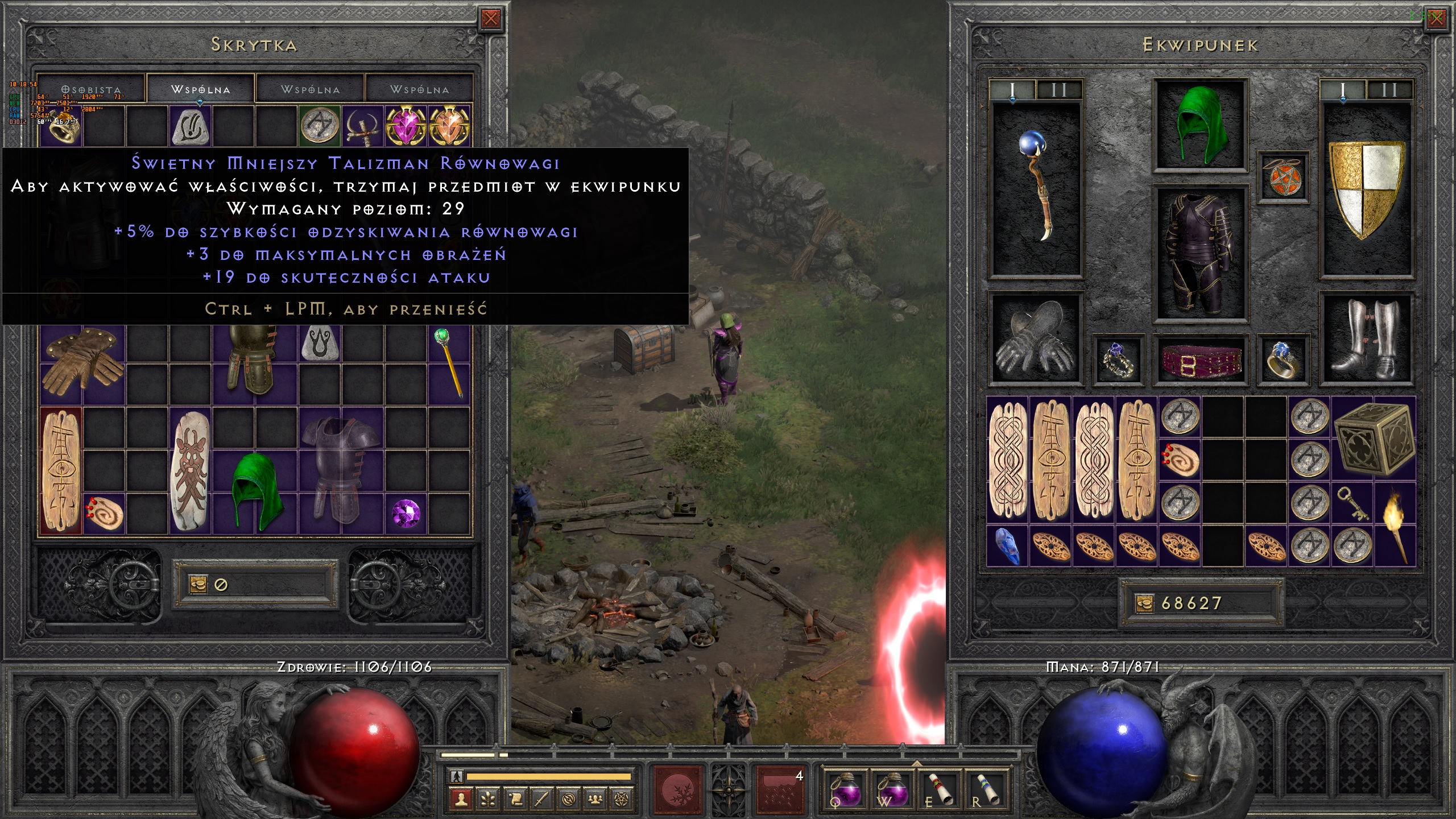
Task: Pick up the Horadric Cube in inventory
Action: click(x=1373, y=439)
